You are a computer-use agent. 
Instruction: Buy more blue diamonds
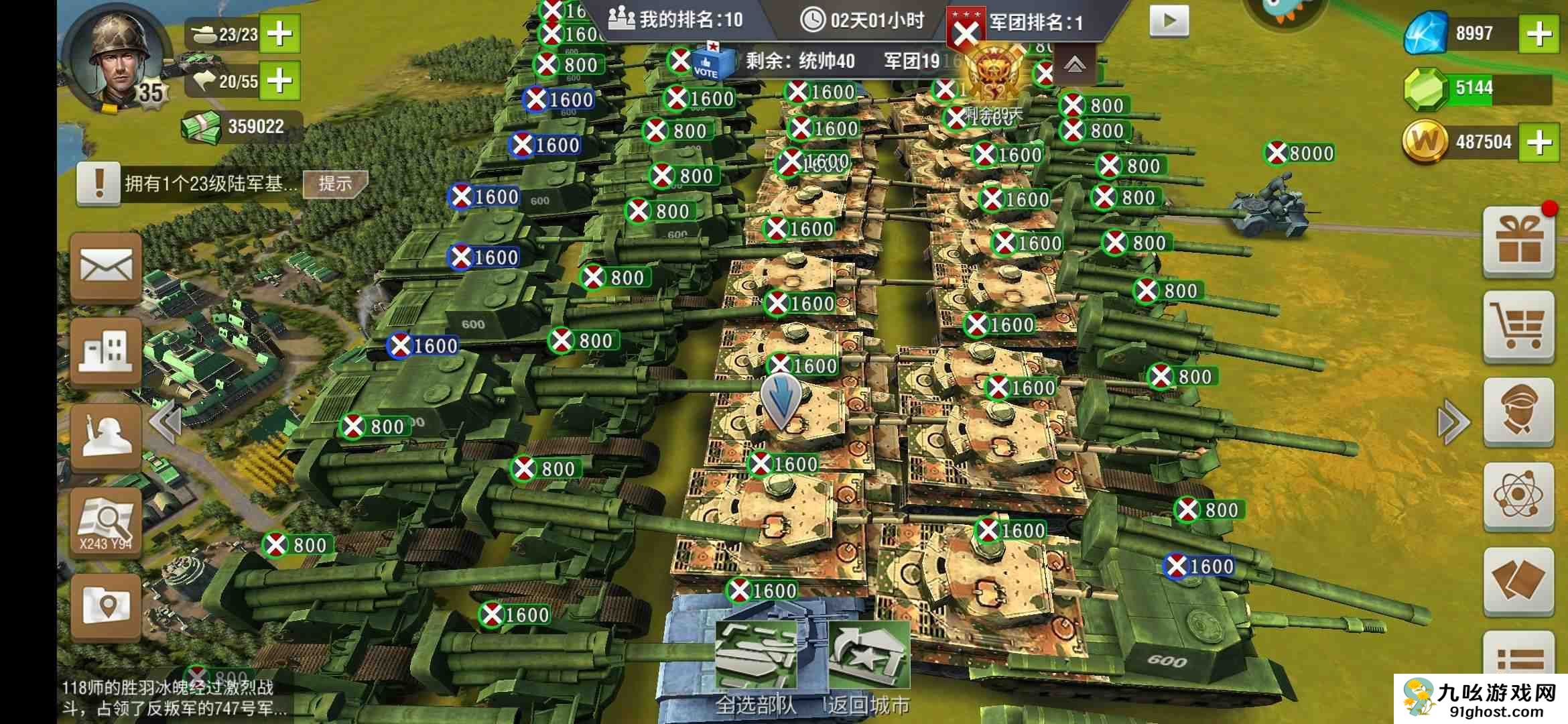1539,34
